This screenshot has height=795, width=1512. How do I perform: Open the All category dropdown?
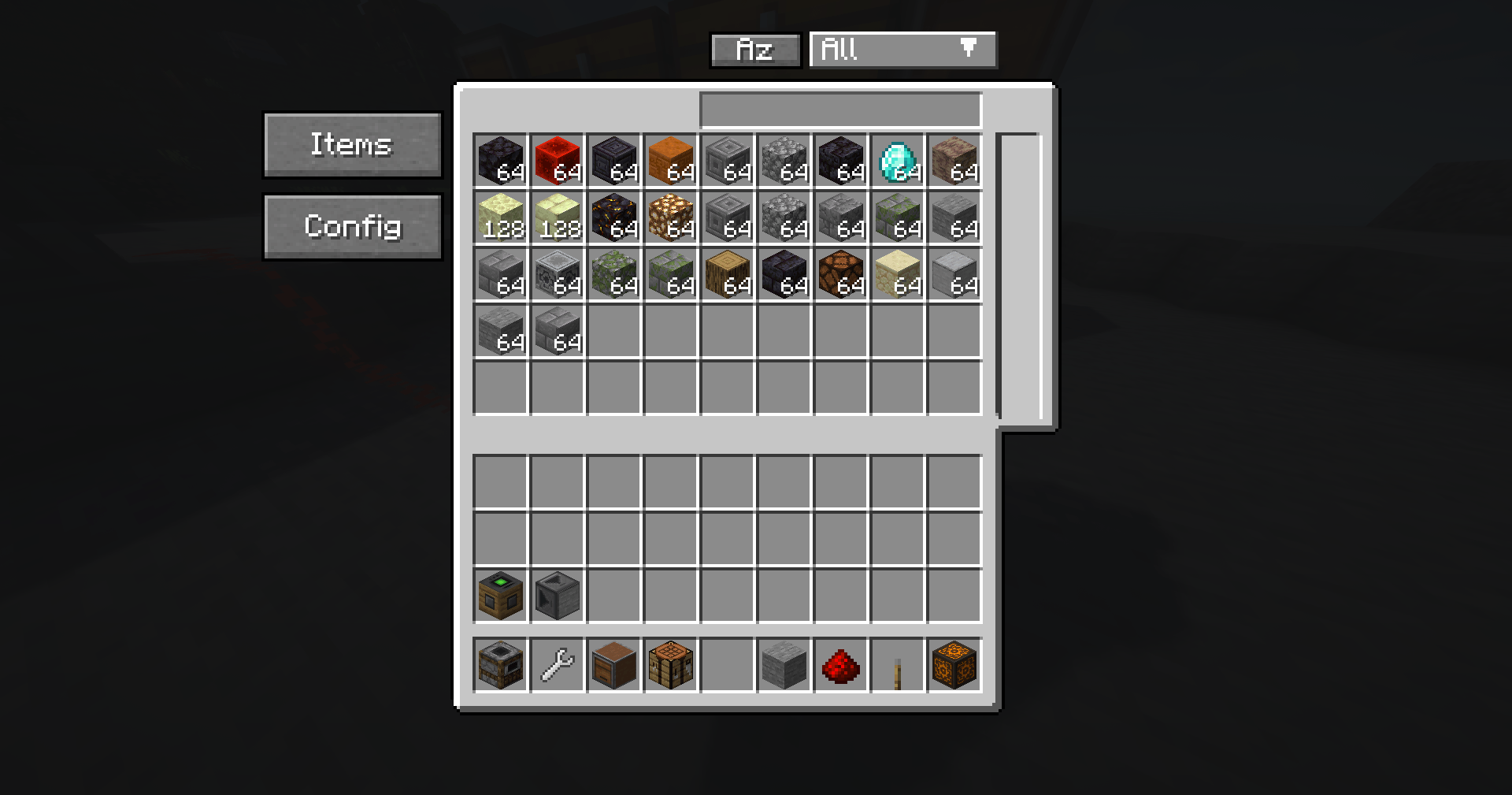click(902, 50)
